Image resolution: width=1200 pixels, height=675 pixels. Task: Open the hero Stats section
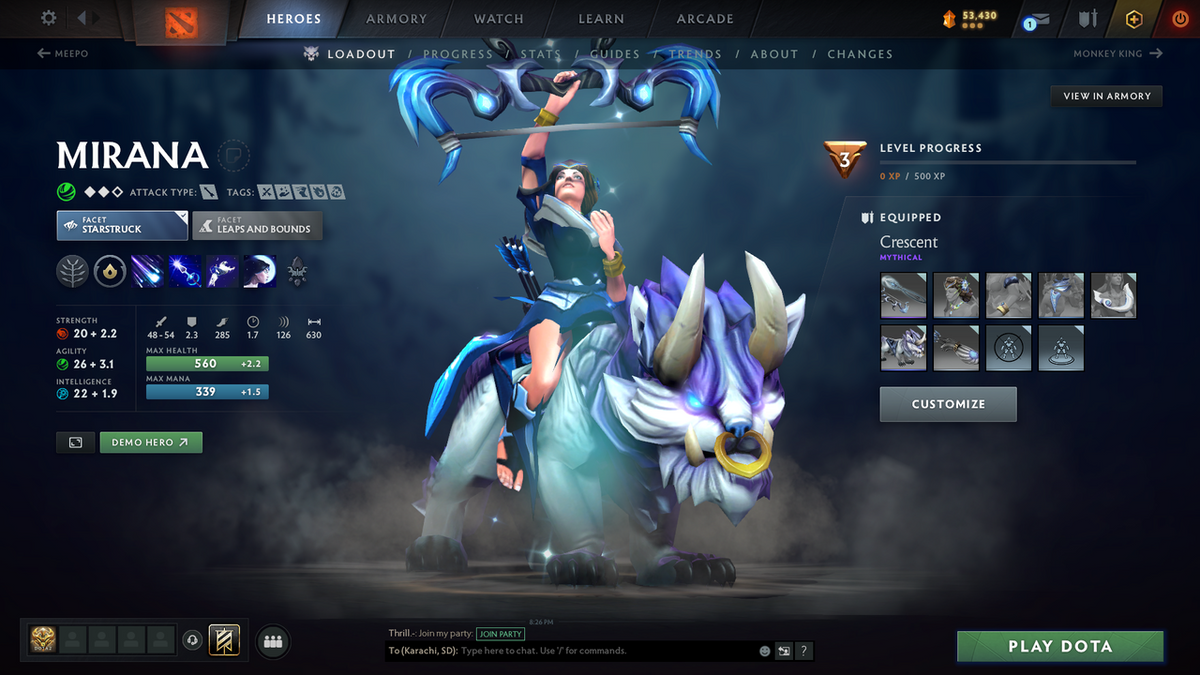tap(541, 54)
